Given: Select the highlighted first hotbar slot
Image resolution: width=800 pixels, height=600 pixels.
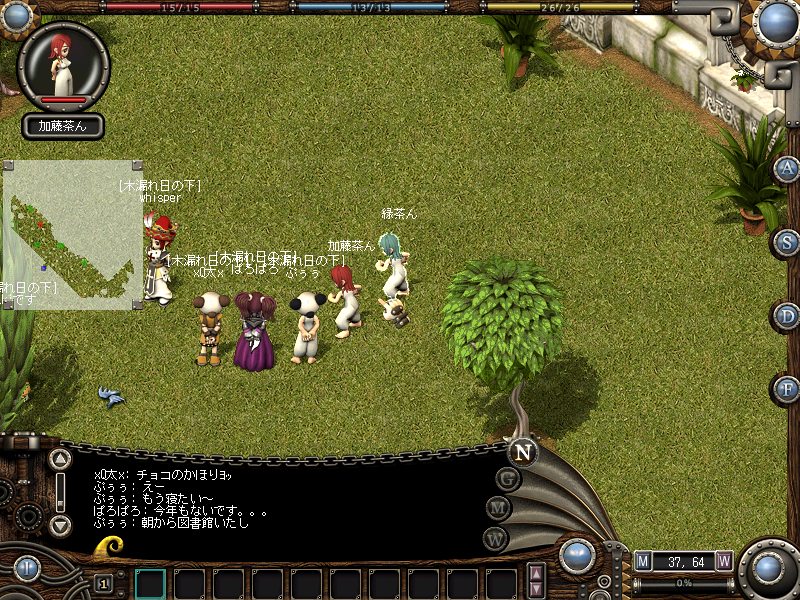Looking at the screenshot, I should coord(150,583).
